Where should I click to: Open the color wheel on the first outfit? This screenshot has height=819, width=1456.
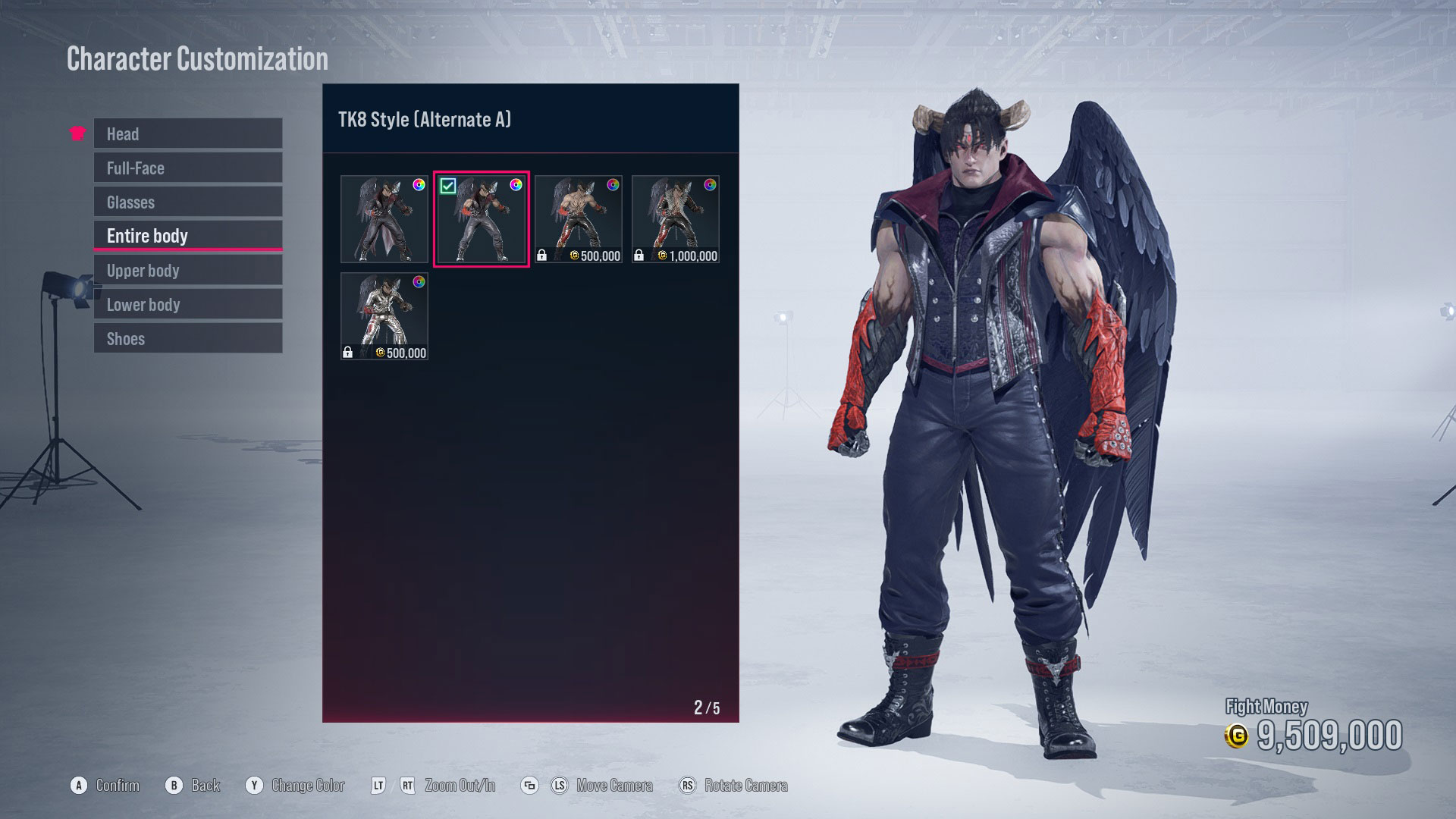(420, 184)
